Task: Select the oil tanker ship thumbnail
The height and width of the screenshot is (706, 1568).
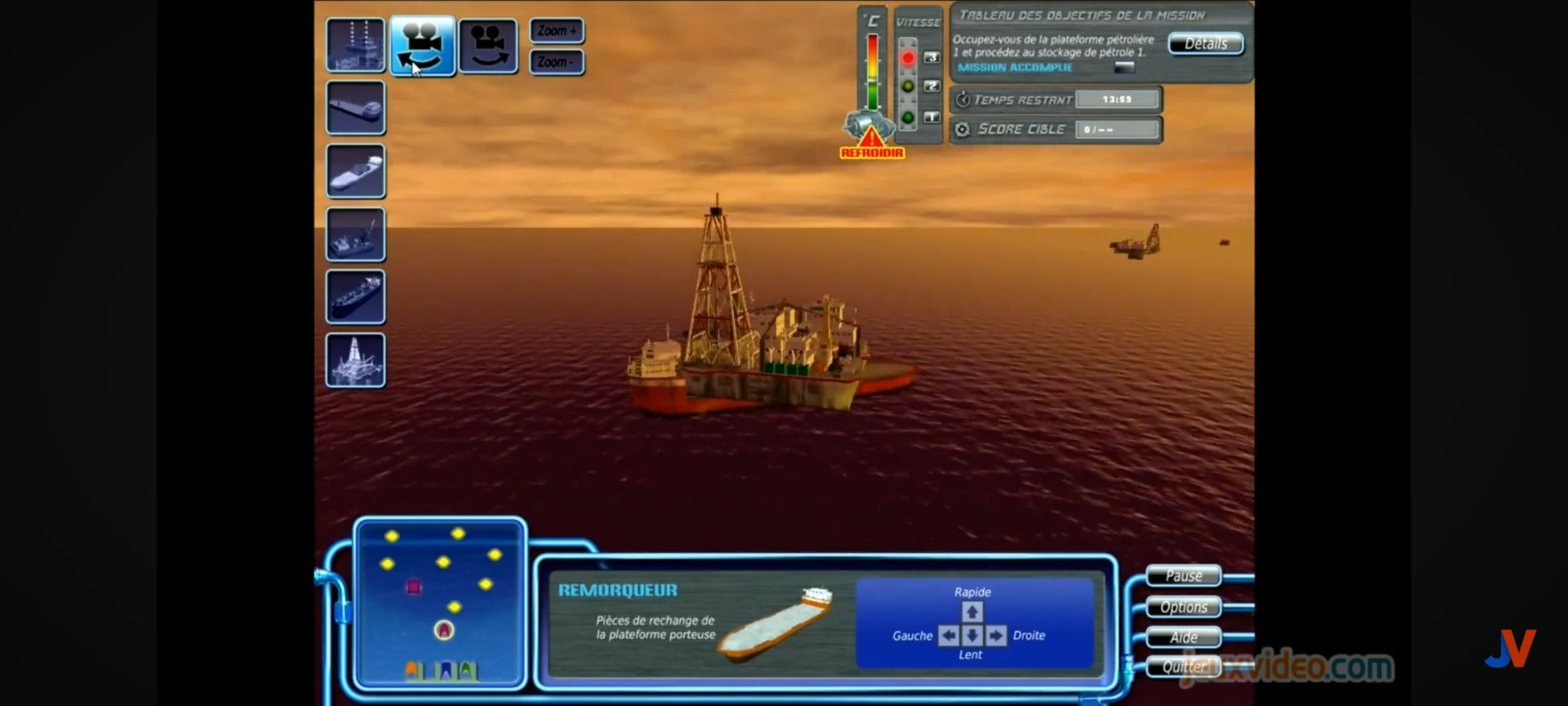Action: tap(355, 297)
